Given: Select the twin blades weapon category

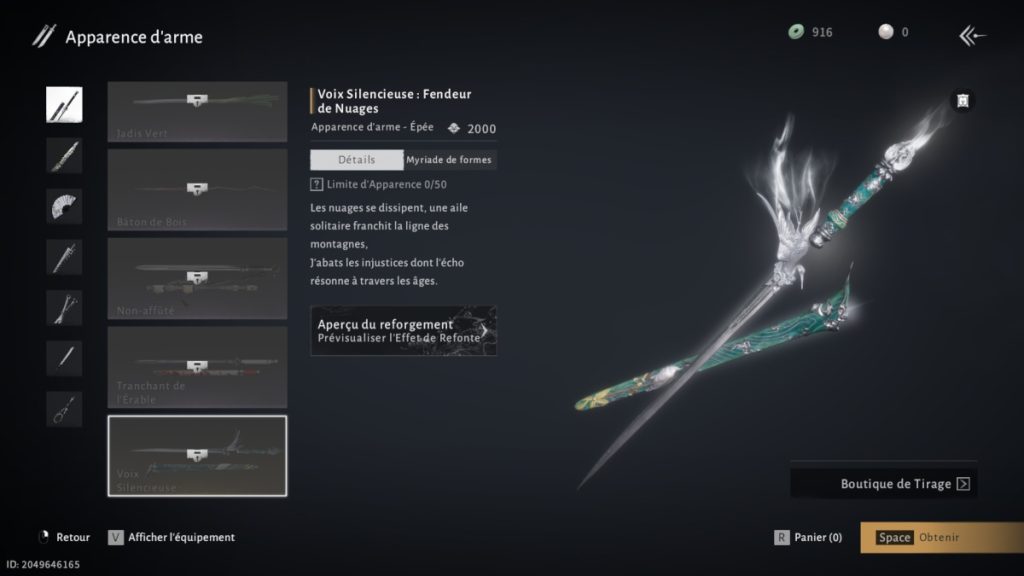Looking at the screenshot, I should [x=64, y=307].
